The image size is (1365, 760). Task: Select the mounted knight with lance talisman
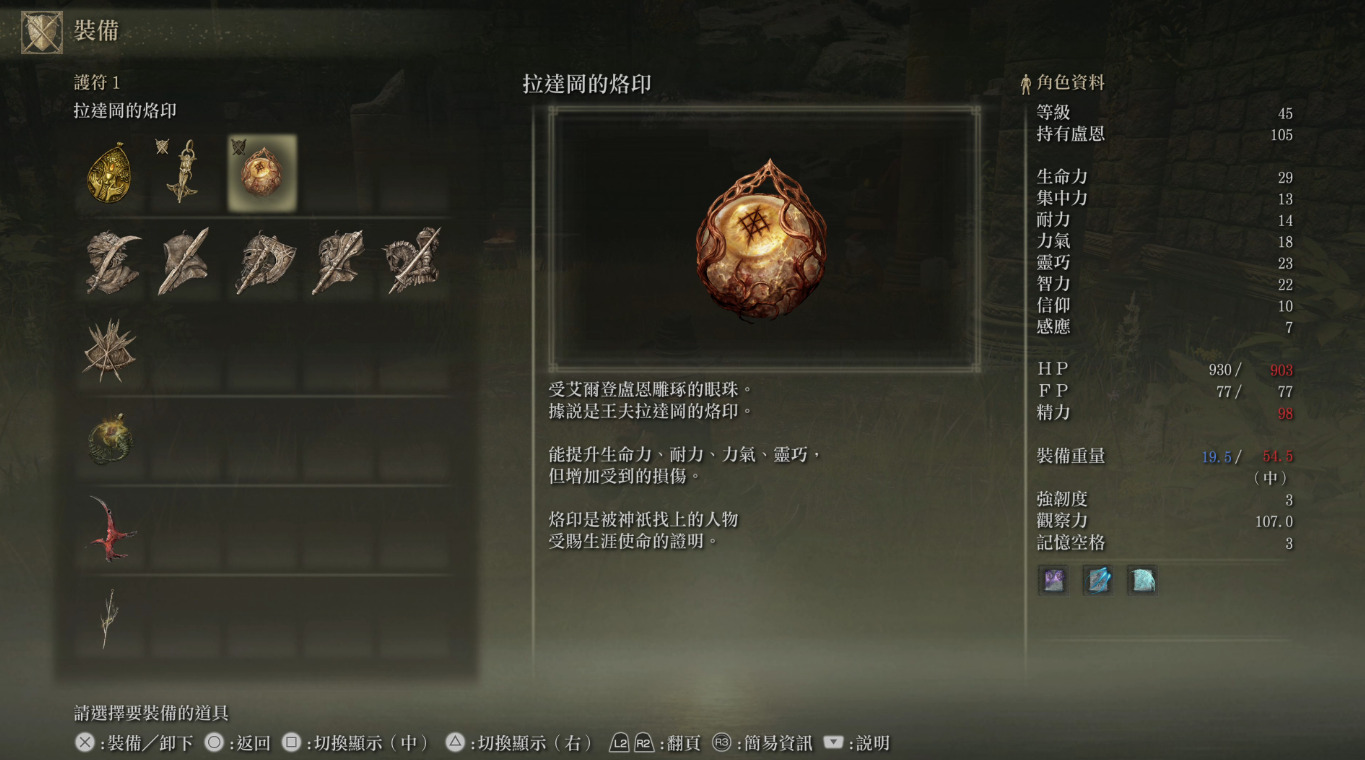(412, 262)
